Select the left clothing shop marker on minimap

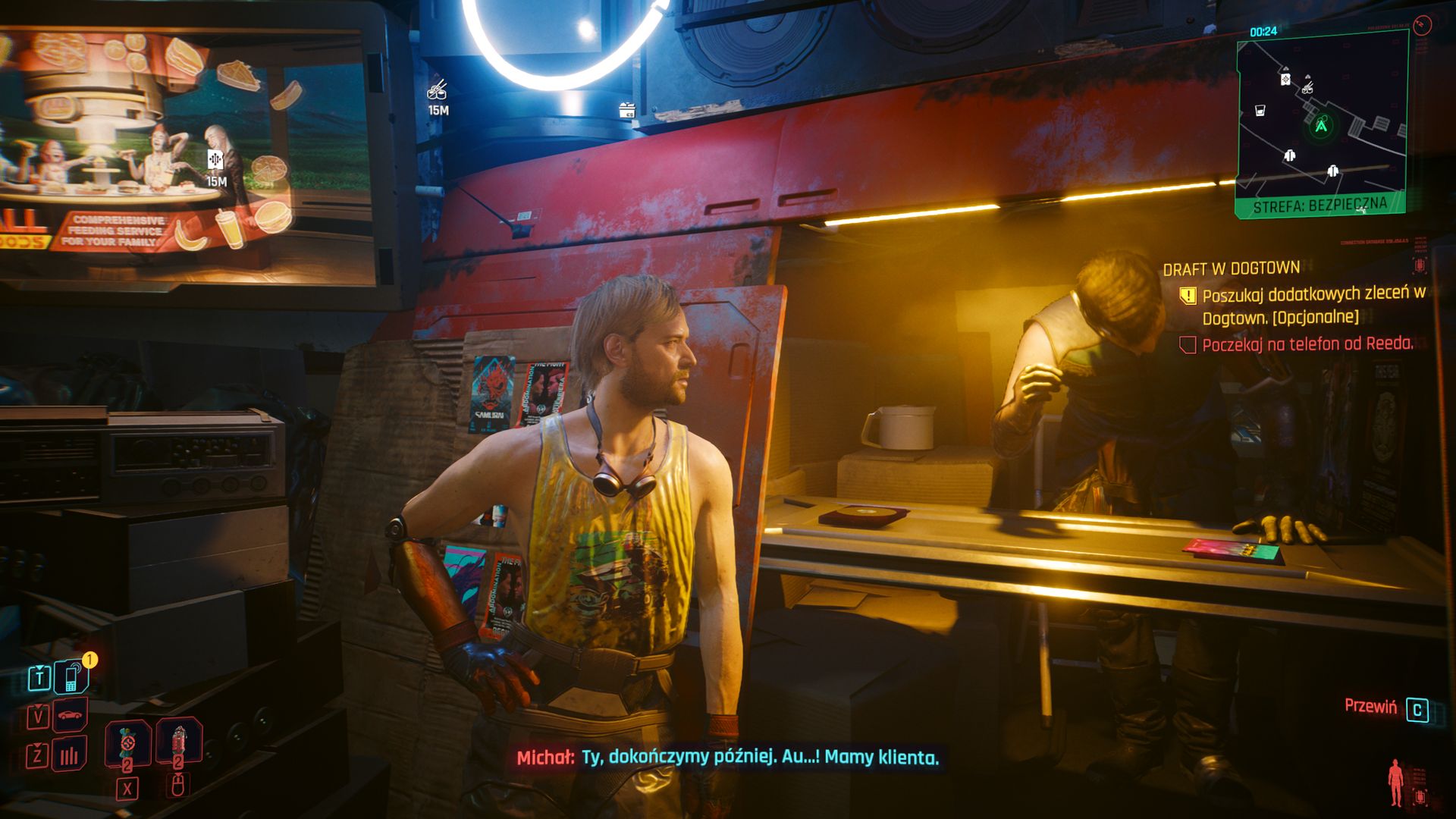click(x=1290, y=156)
